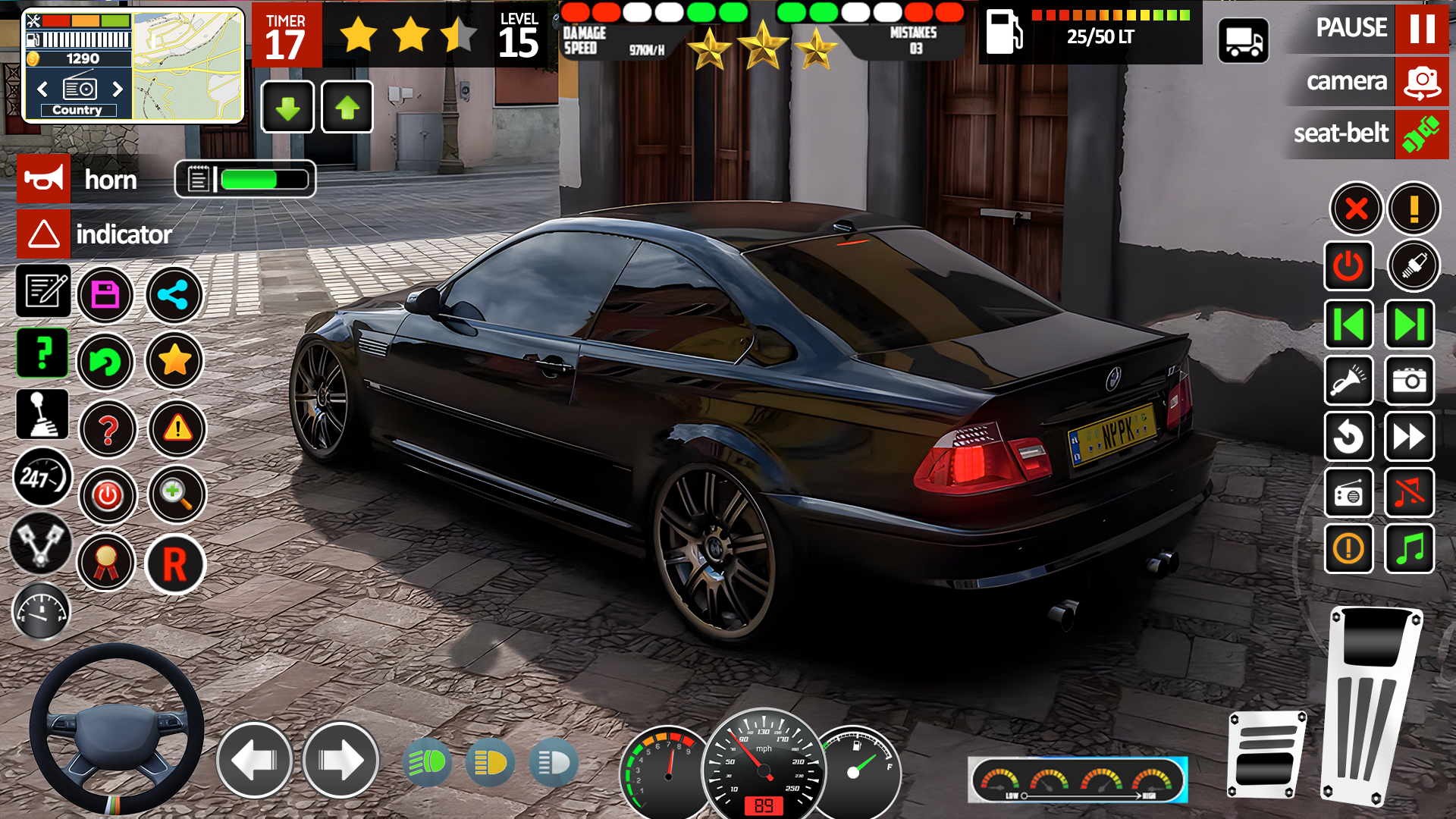Activate the turn indicator
The width and height of the screenshot is (1456, 819).
(43, 234)
